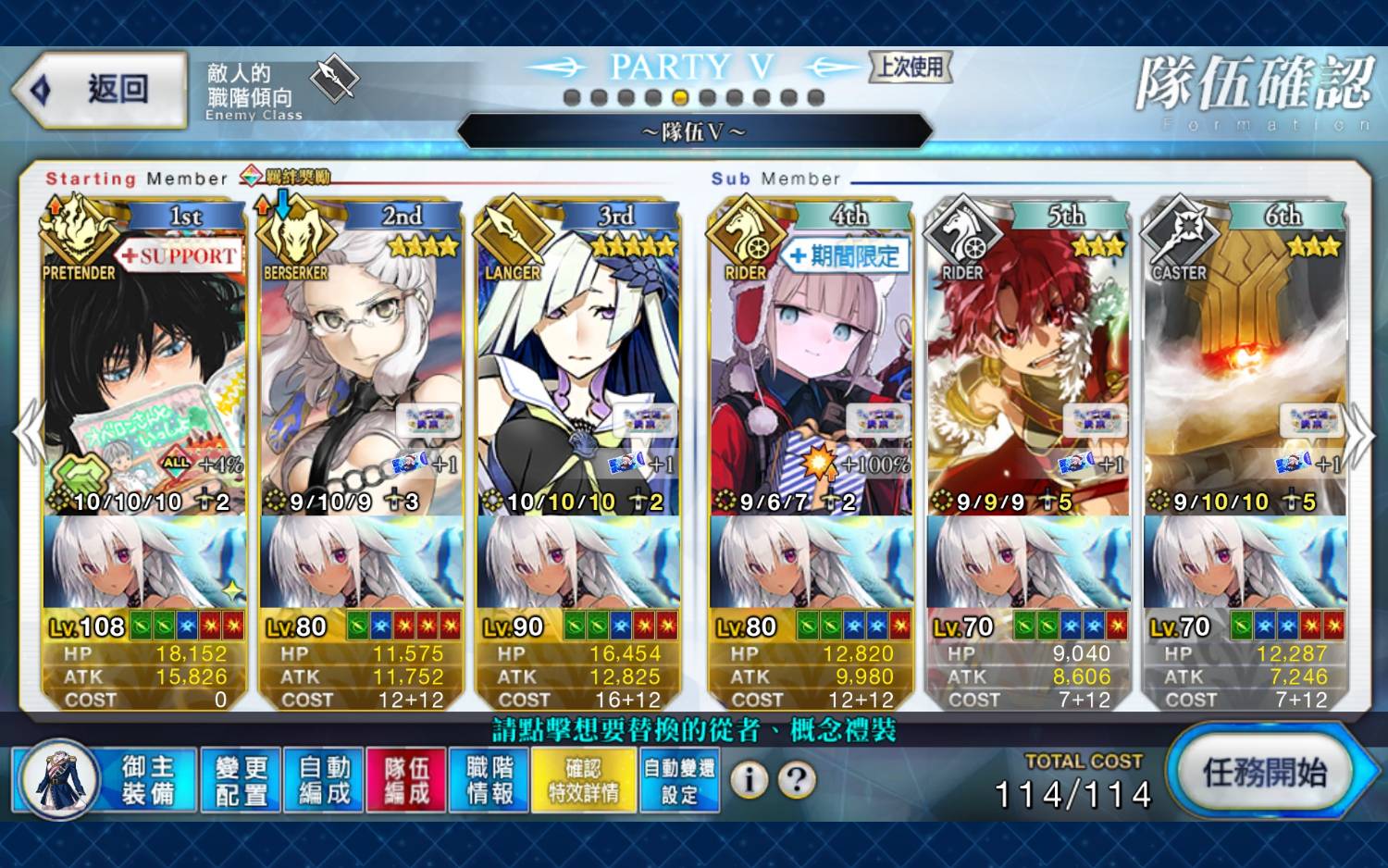Show 職階情報 class information
The width and height of the screenshot is (1388, 868).
pos(490,780)
